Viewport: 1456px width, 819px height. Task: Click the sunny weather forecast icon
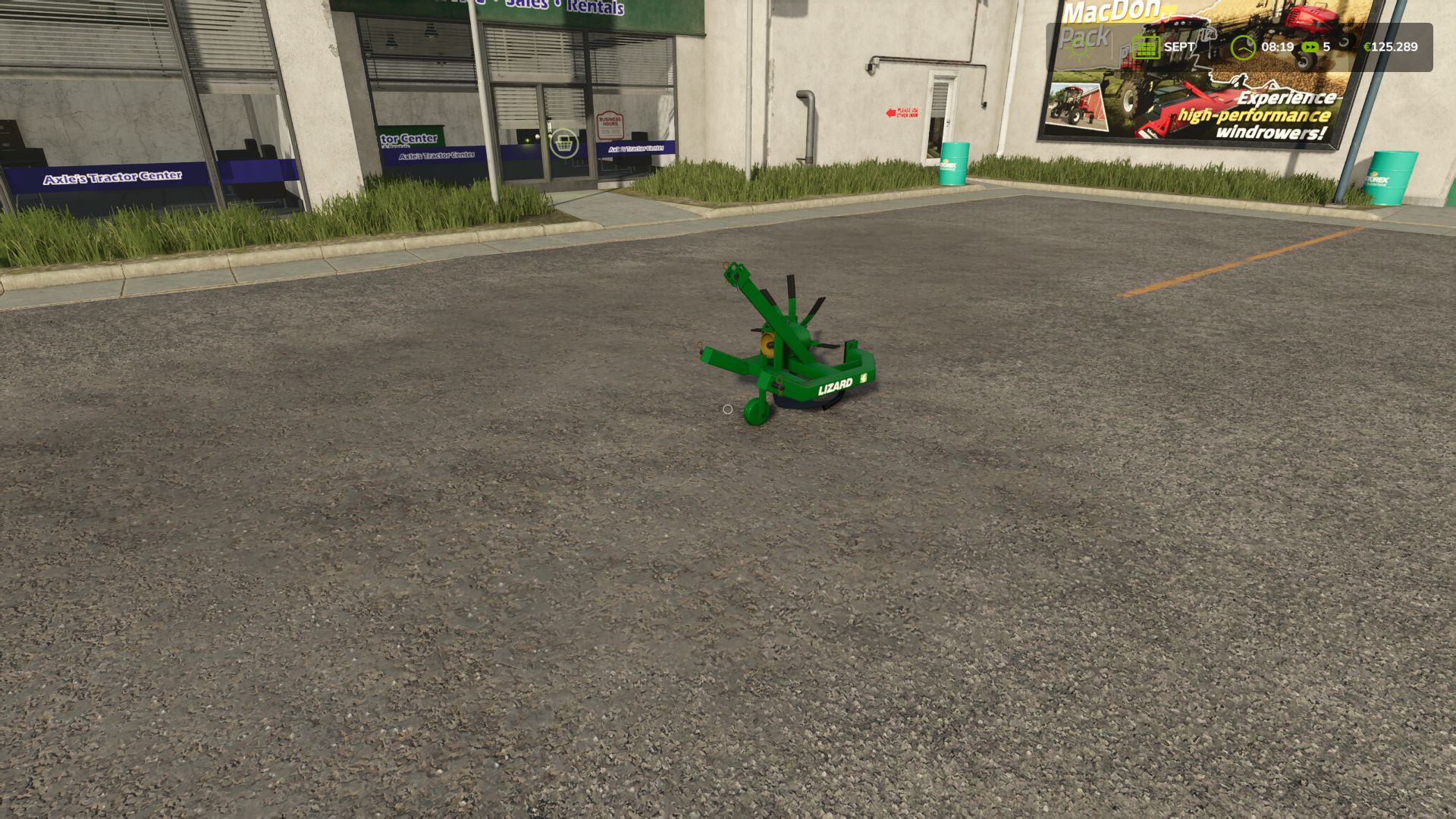(x=1078, y=47)
